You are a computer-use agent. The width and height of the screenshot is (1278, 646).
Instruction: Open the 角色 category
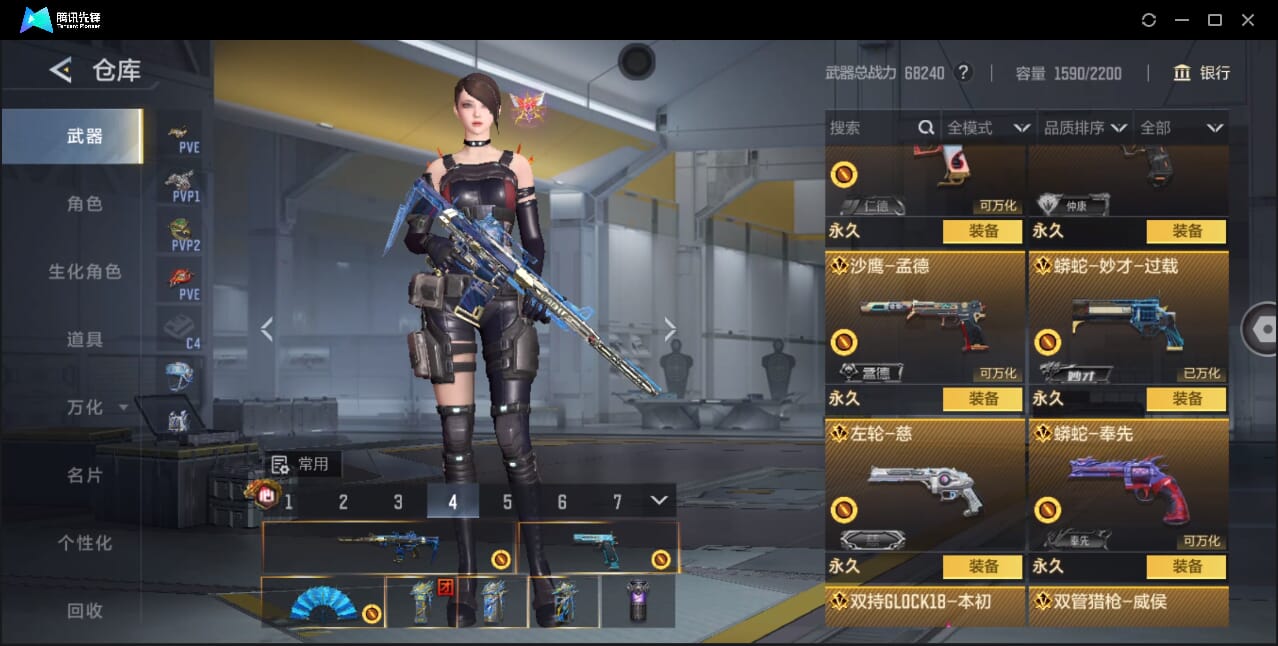click(x=84, y=204)
